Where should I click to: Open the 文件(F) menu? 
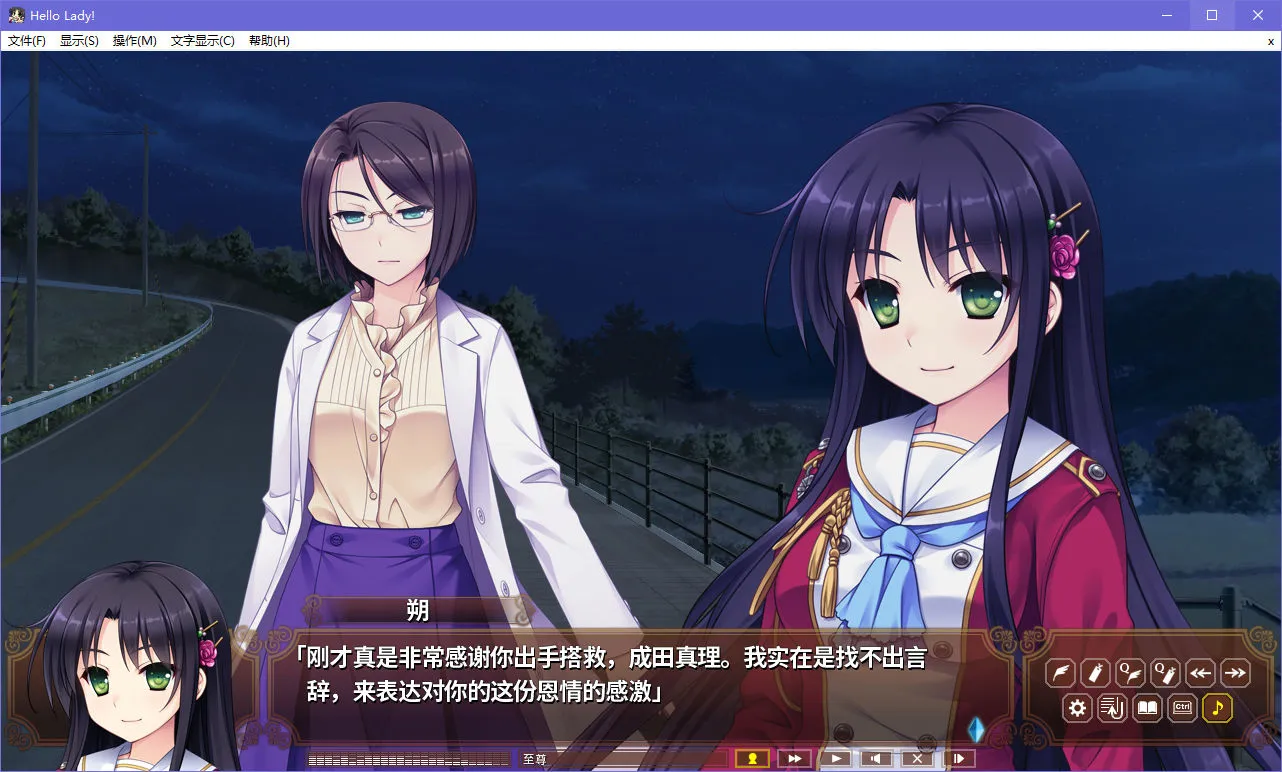(x=27, y=40)
